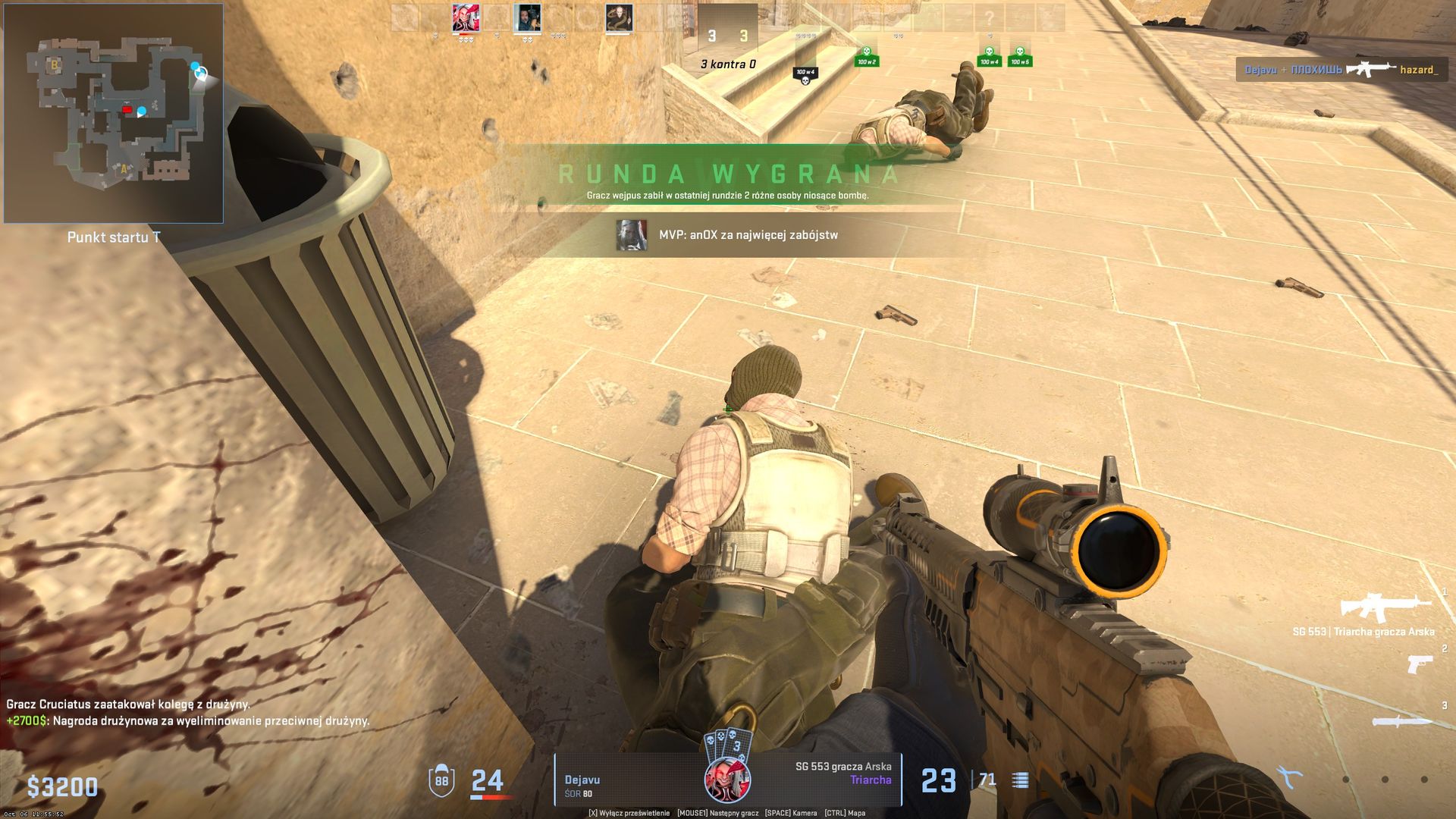
Task: Click the spectated player Dejavu avatar
Action: [728, 781]
